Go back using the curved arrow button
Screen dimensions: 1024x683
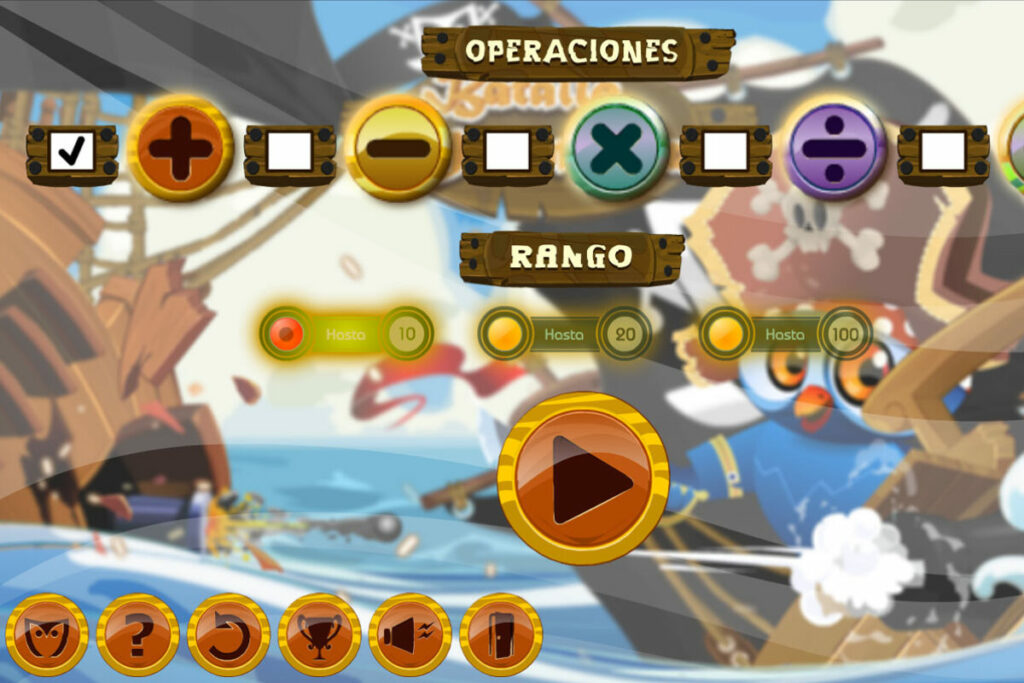click(229, 635)
